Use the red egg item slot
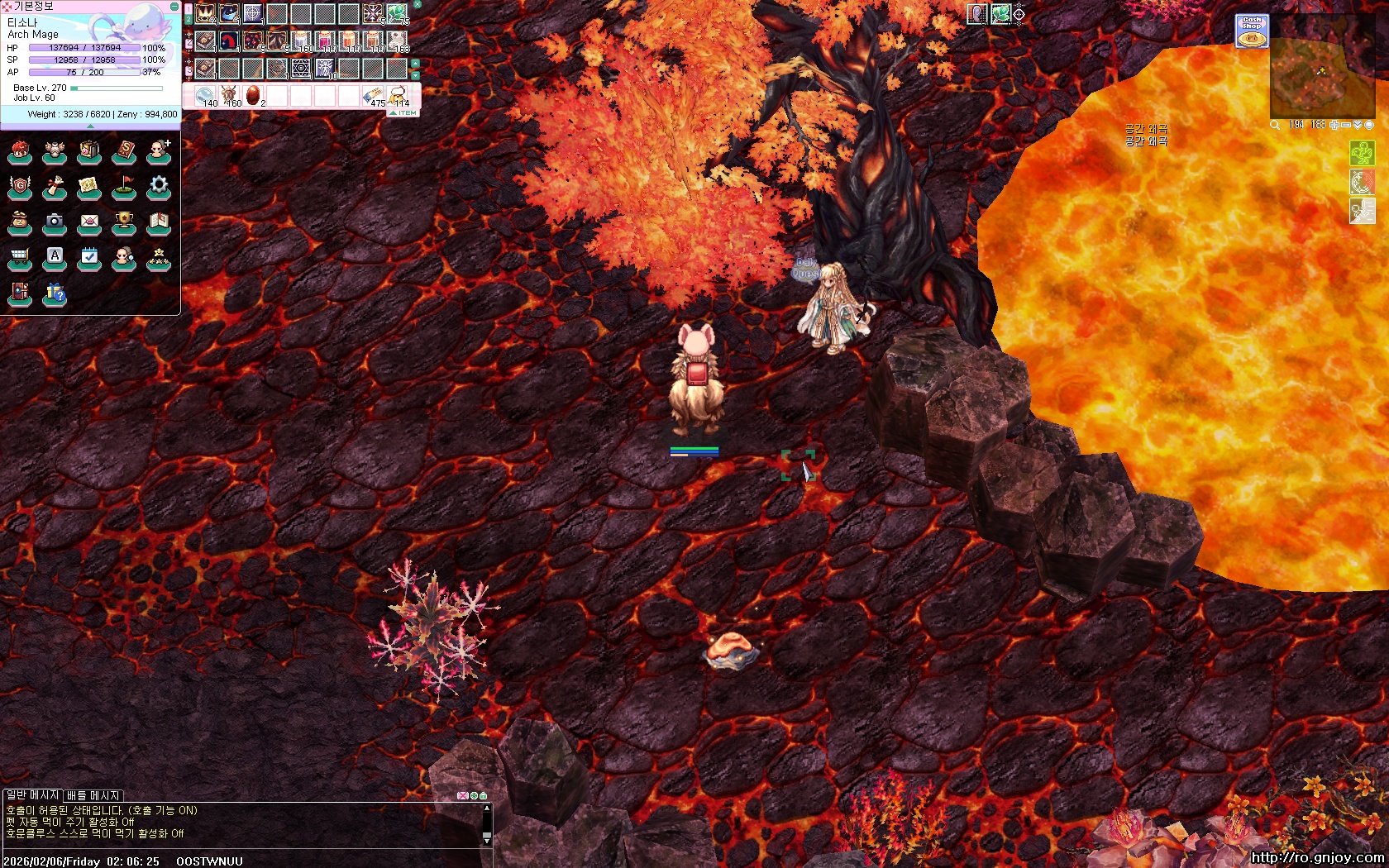1389x868 pixels. (253, 95)
